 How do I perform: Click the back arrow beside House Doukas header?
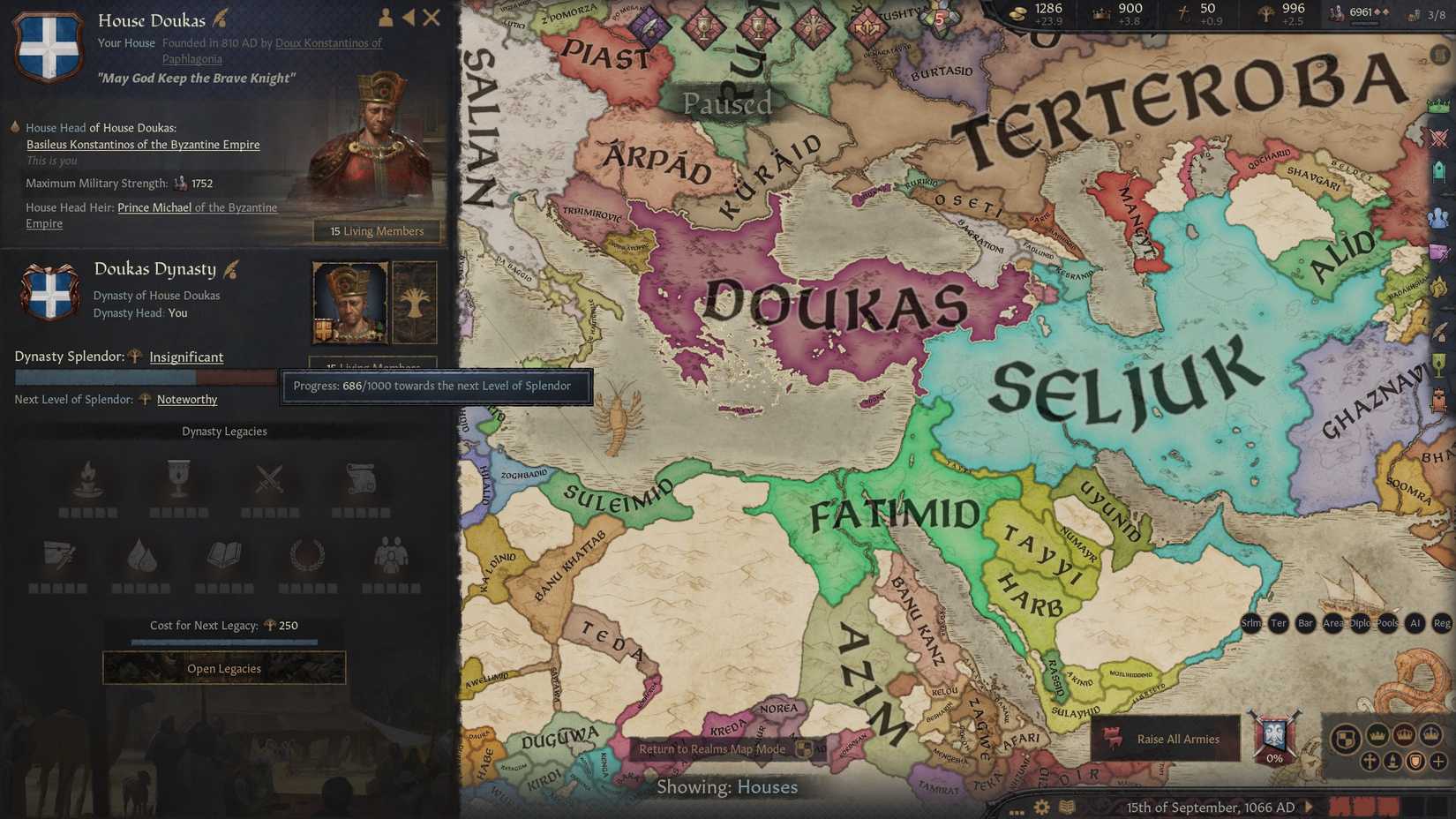tap(409, 17)
